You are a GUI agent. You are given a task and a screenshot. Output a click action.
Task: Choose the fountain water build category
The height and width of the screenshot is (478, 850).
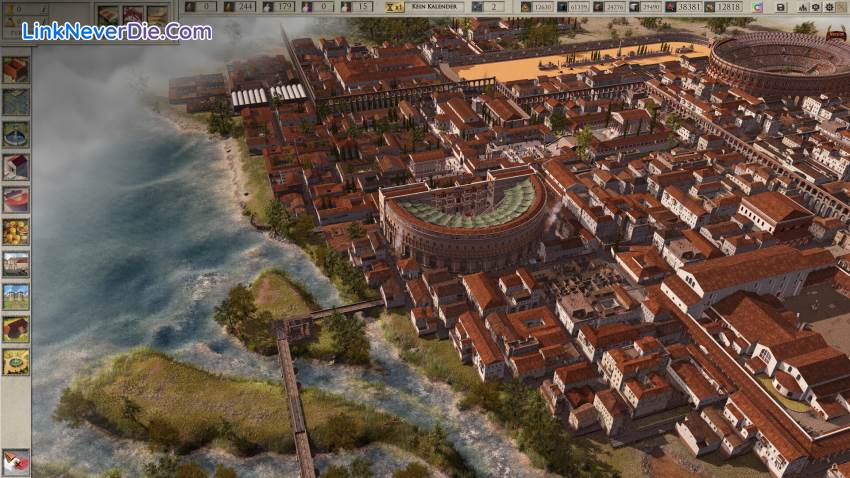(15, 134)
